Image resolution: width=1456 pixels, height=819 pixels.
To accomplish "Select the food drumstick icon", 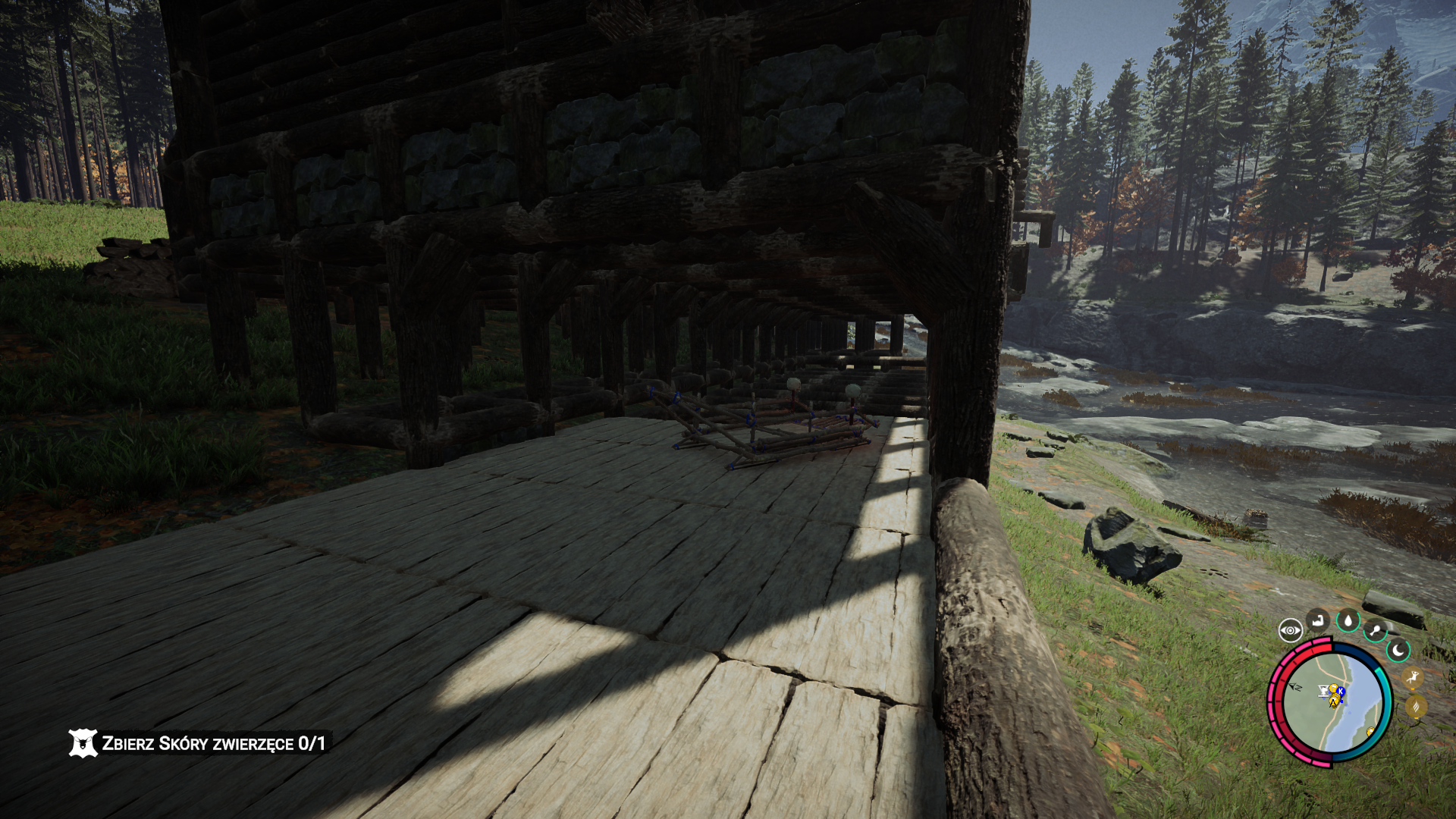I will (x=1376, y=629).
